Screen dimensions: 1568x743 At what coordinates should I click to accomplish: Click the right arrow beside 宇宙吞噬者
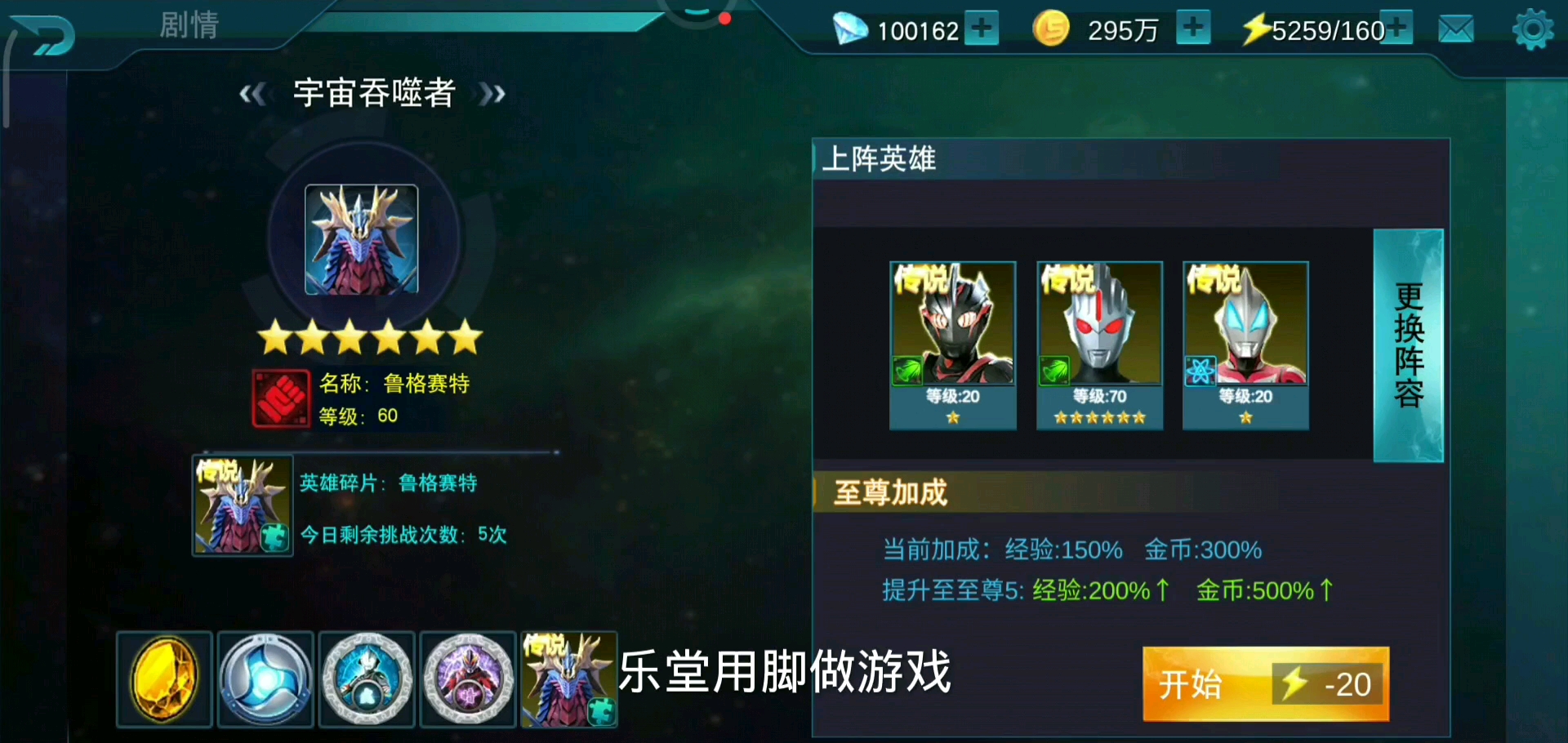tap(492, 94)
